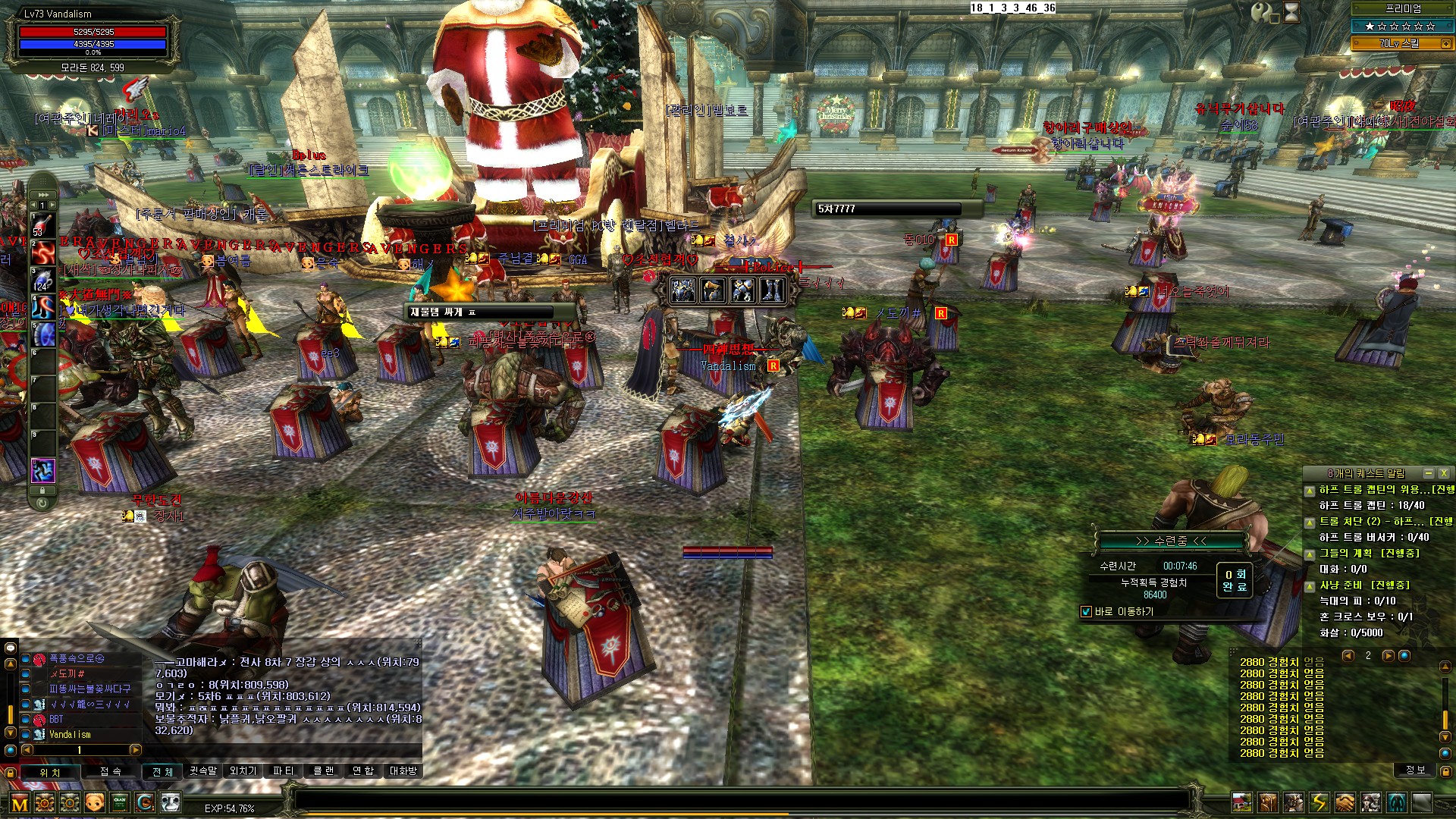Viewport: 1456px width, 819px height.
Task: Open the 정보 info button
Action: pos(1415,770)
